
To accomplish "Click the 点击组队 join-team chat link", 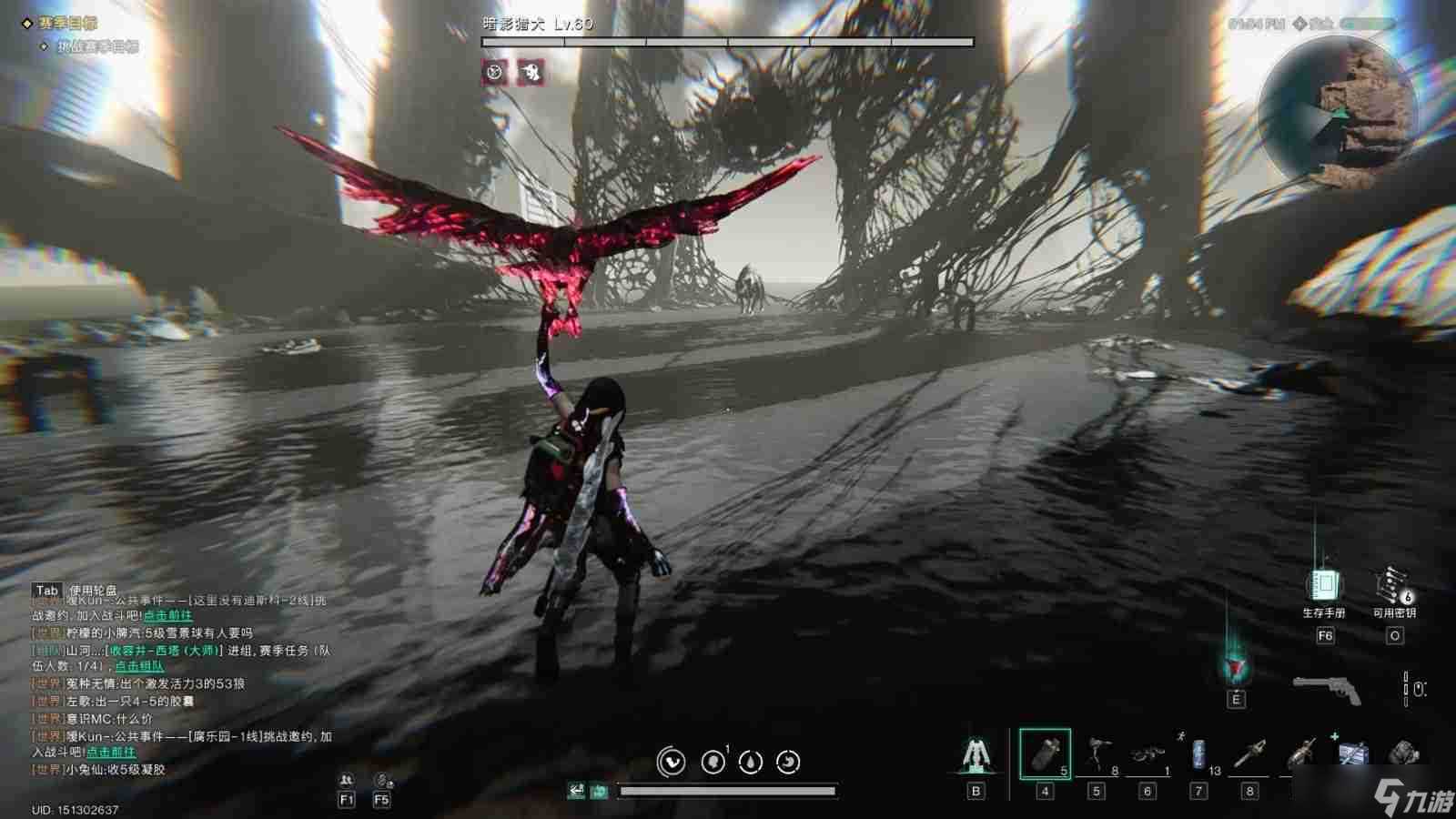I will coord(139,667).
